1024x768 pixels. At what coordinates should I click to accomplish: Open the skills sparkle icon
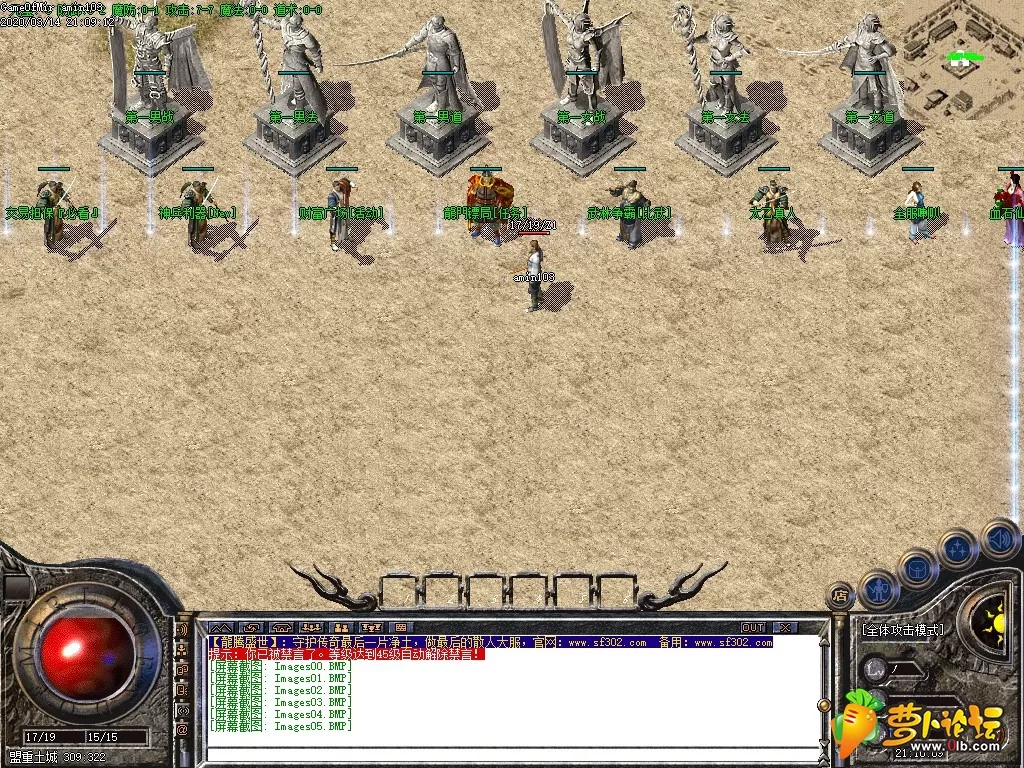(957, 549)
